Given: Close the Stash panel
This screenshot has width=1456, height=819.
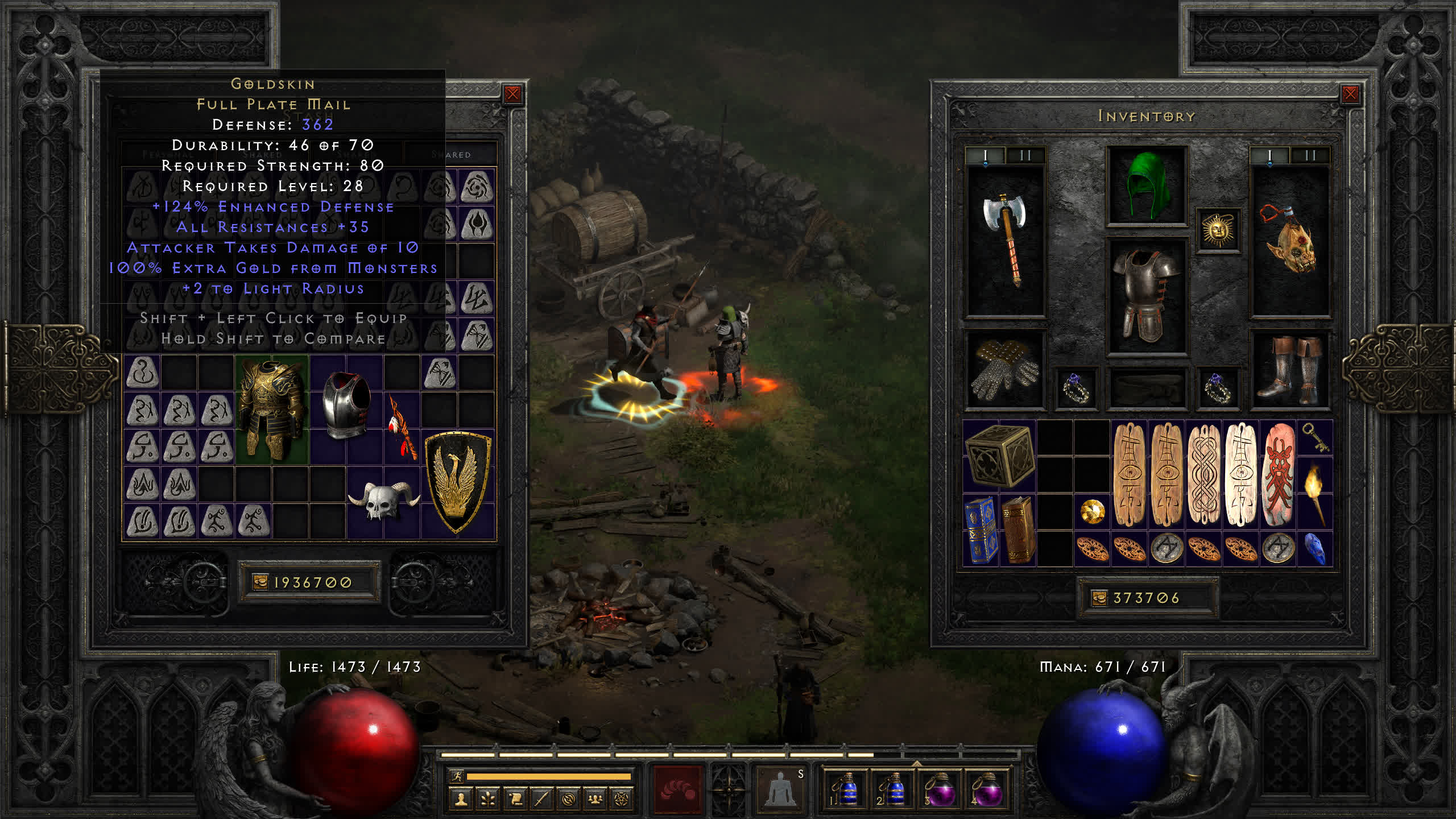Looking at the screenshot, I should [512, 94].
